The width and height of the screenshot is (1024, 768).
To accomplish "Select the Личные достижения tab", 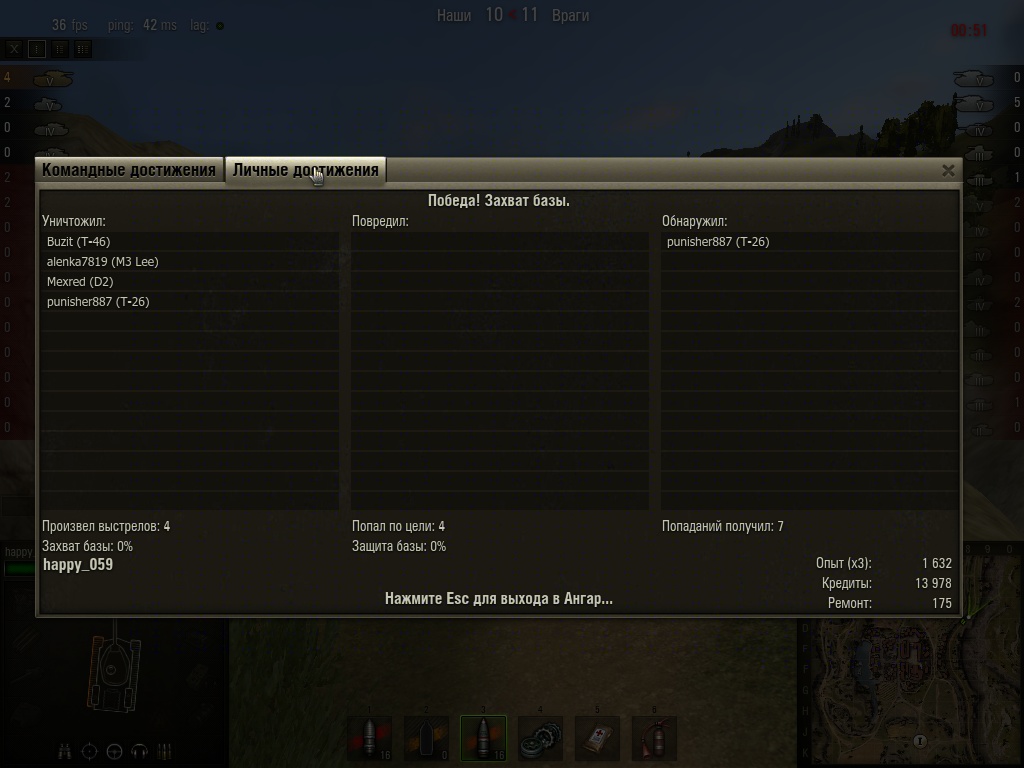I will tap(305, 170).
